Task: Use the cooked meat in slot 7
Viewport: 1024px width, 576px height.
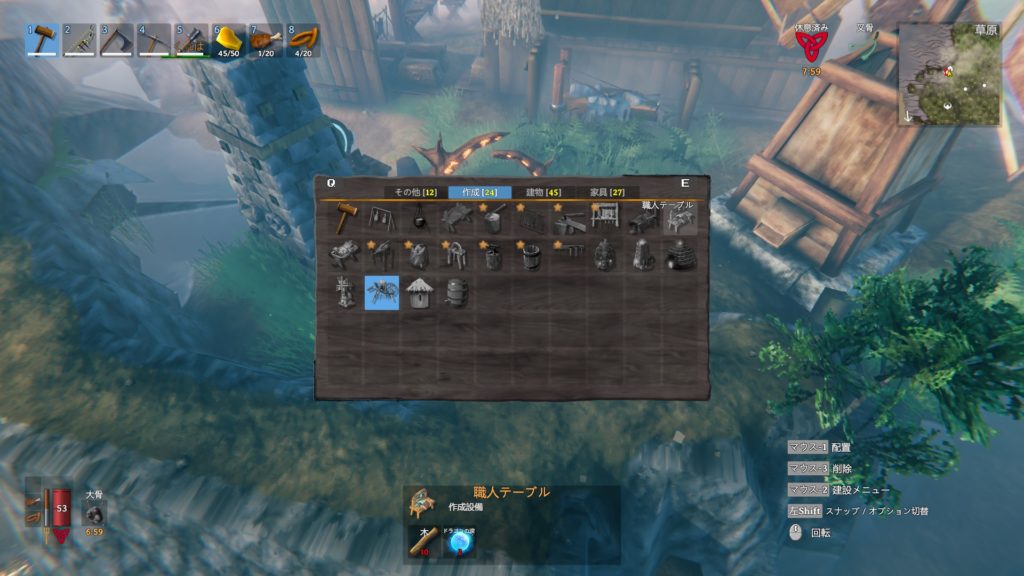Action: coord(265,41)
